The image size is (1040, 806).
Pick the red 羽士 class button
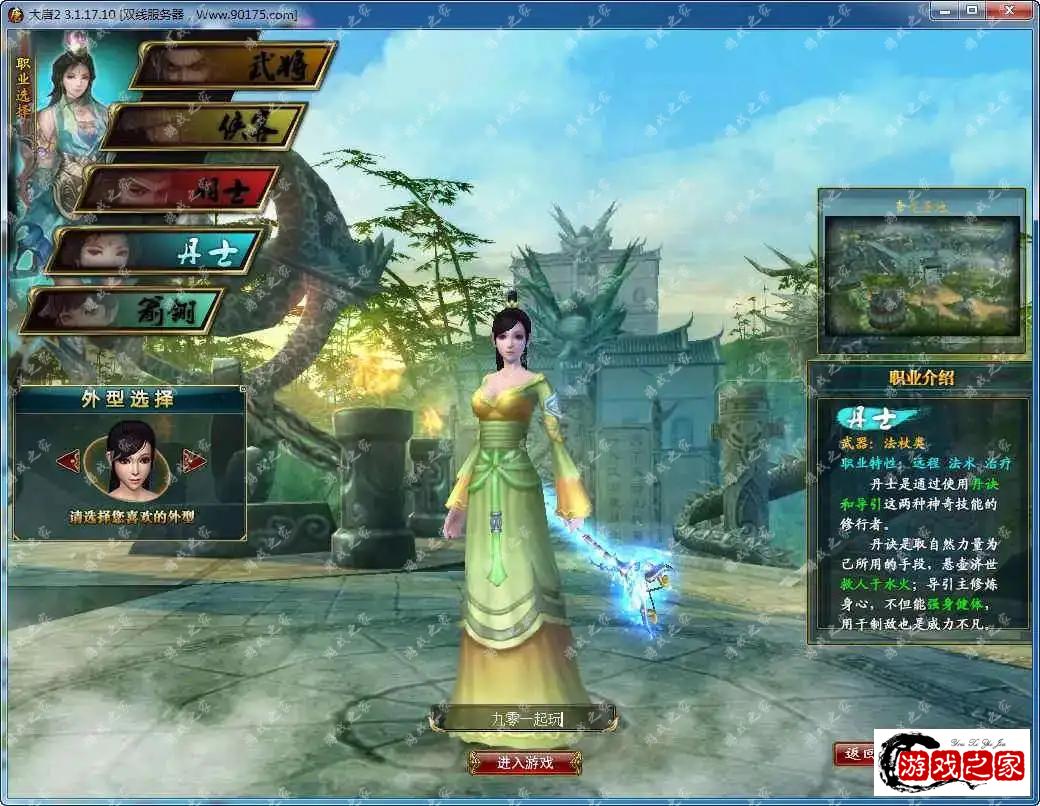(x=178, y=188)
